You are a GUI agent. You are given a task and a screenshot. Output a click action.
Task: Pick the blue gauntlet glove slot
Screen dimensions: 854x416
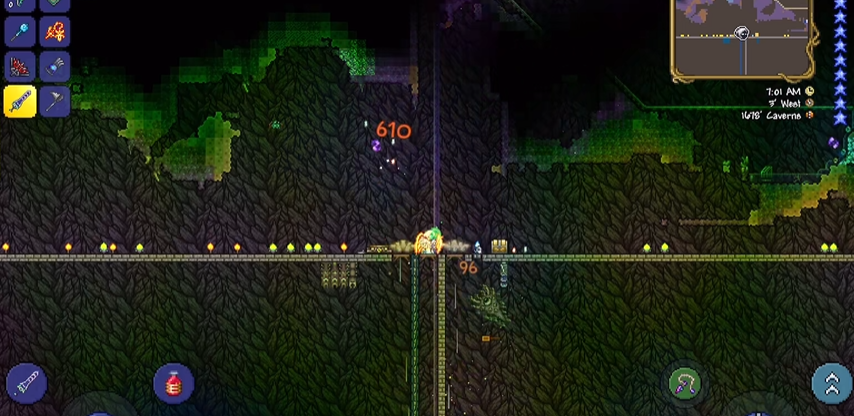(55, 67)
